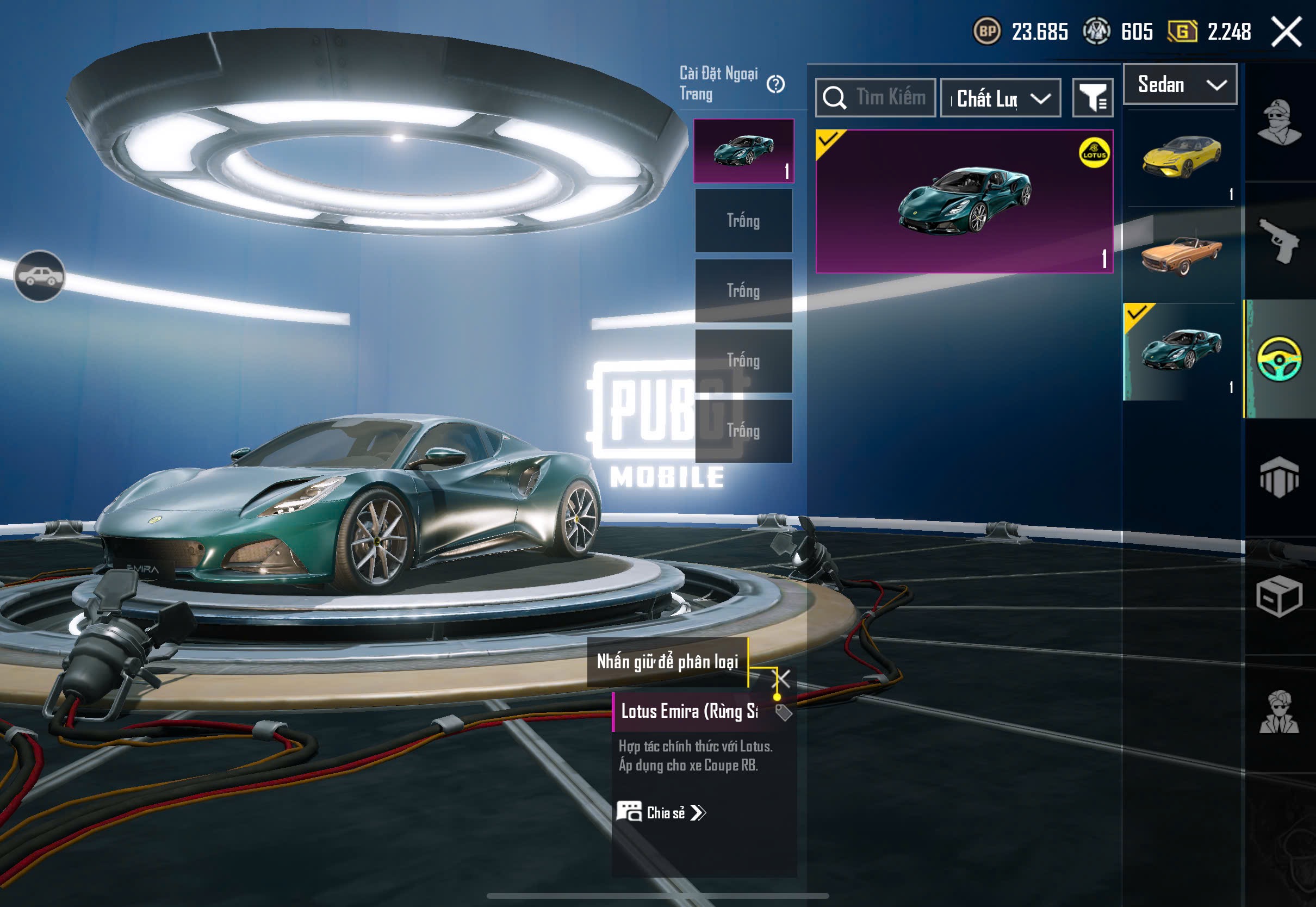The width and height of the screenshot is (1316, 907).
Task: Close the vehicle inventory screen
Action: 1287,31
